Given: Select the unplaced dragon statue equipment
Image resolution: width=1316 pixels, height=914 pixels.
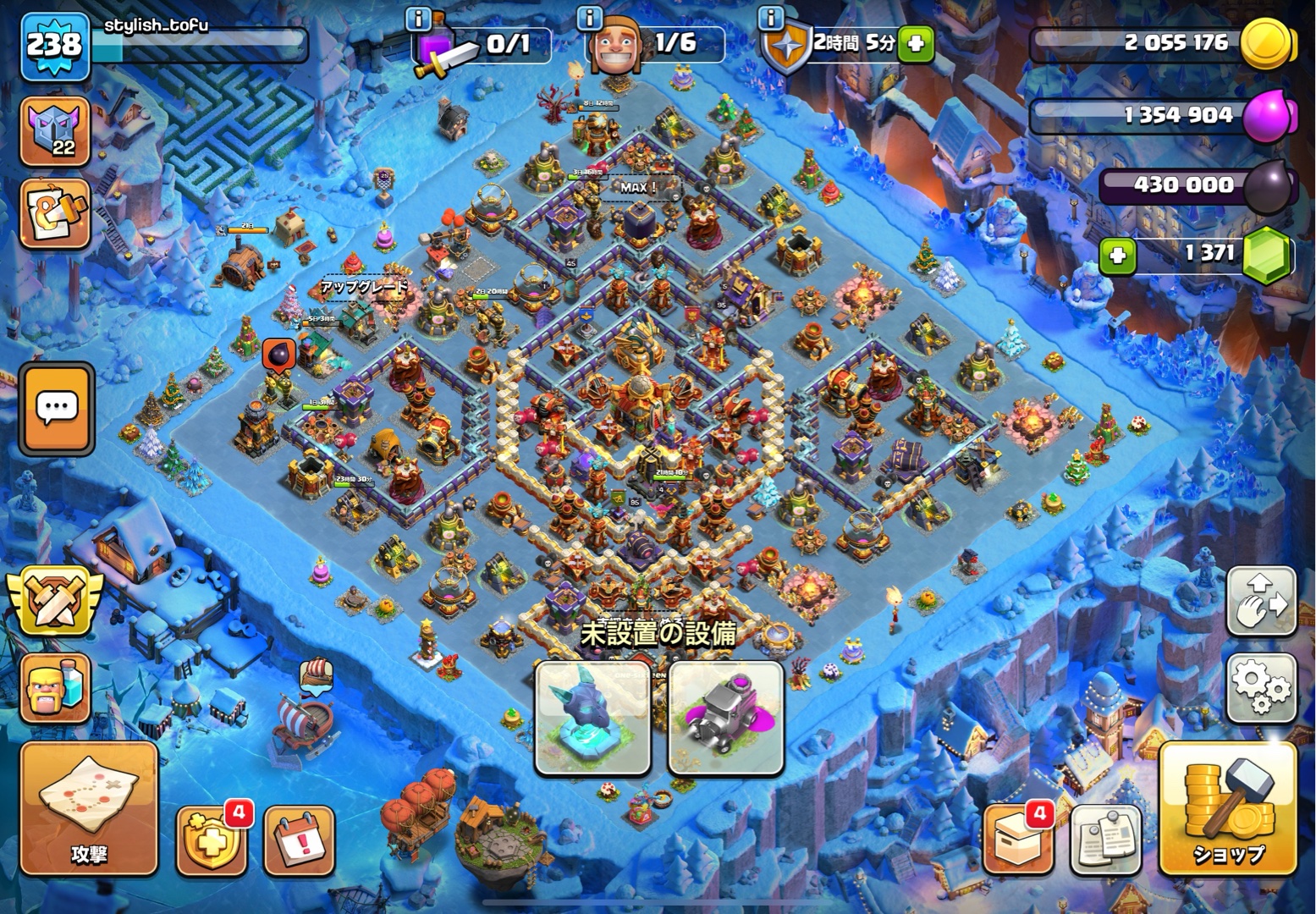Looking at the screenshot, I should (x=592, y=718).
